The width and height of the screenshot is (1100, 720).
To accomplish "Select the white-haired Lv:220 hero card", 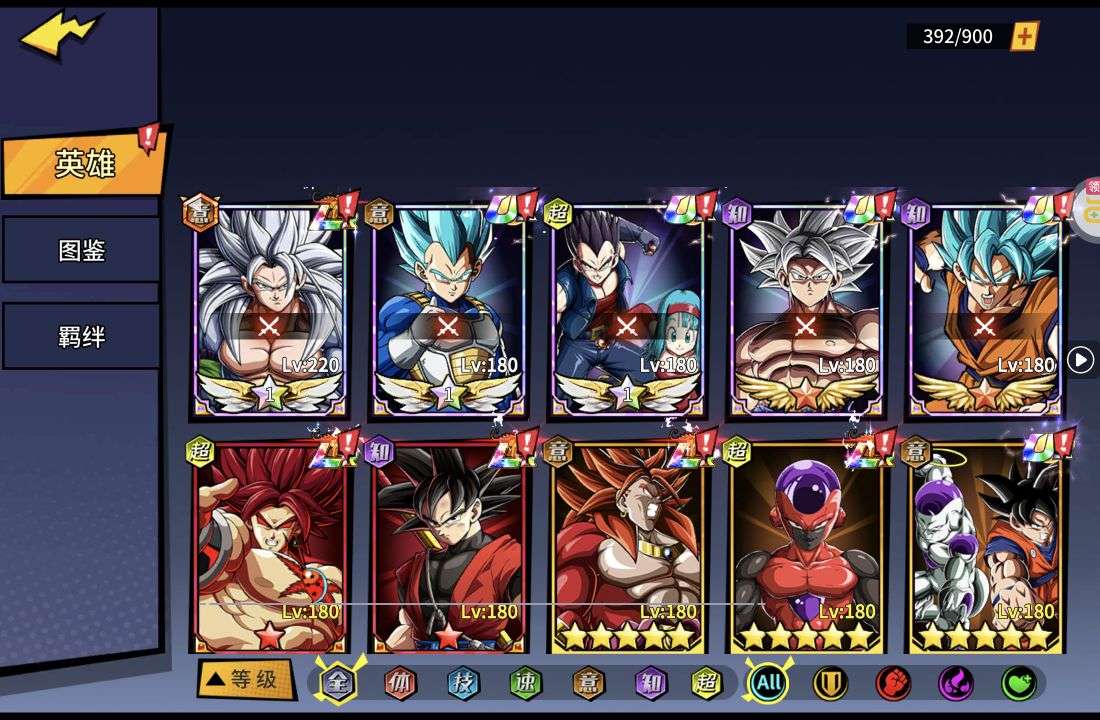I will click(x=269, y=310).
